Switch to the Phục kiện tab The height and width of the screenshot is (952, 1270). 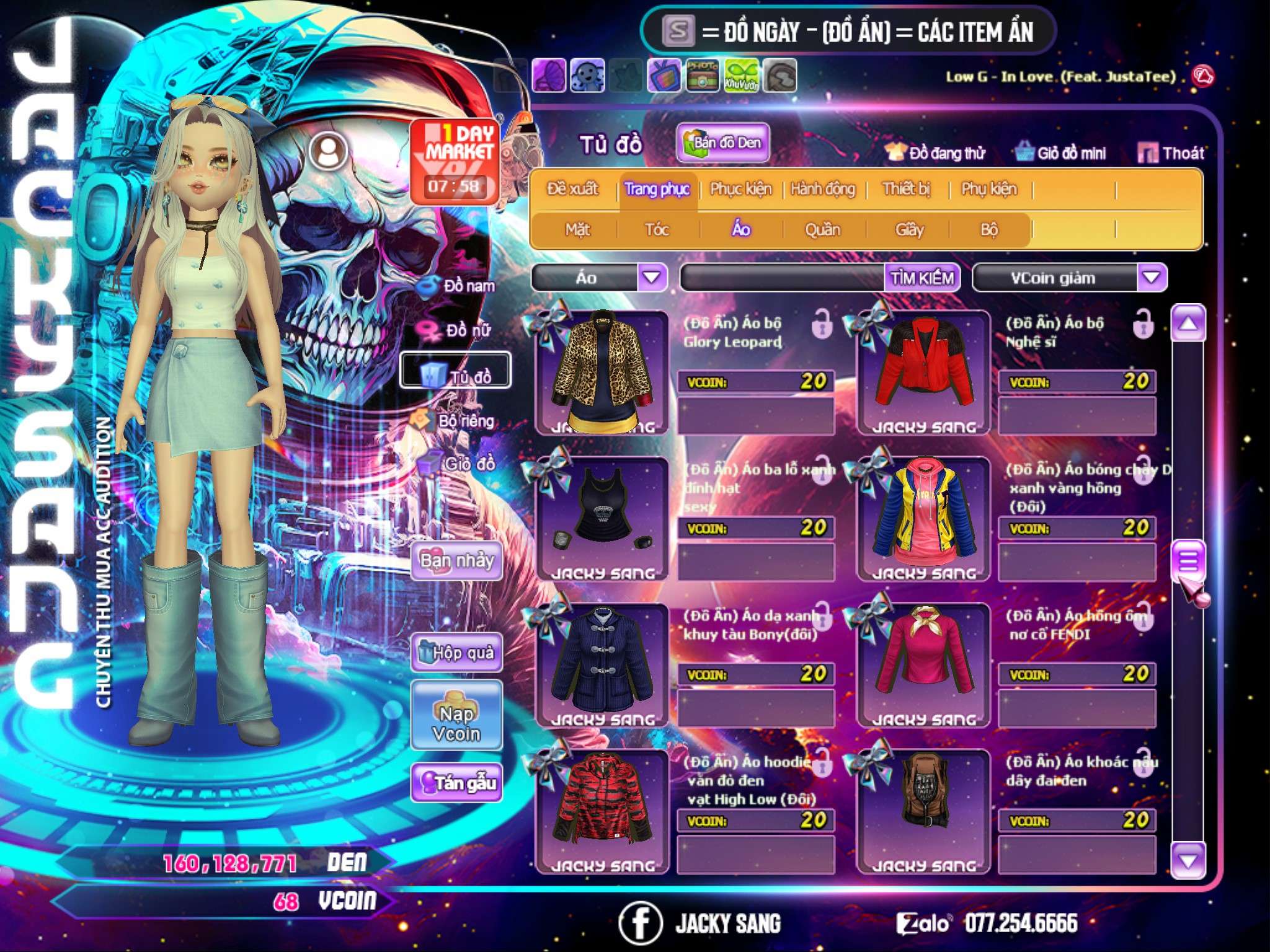[x=740, y=189]
